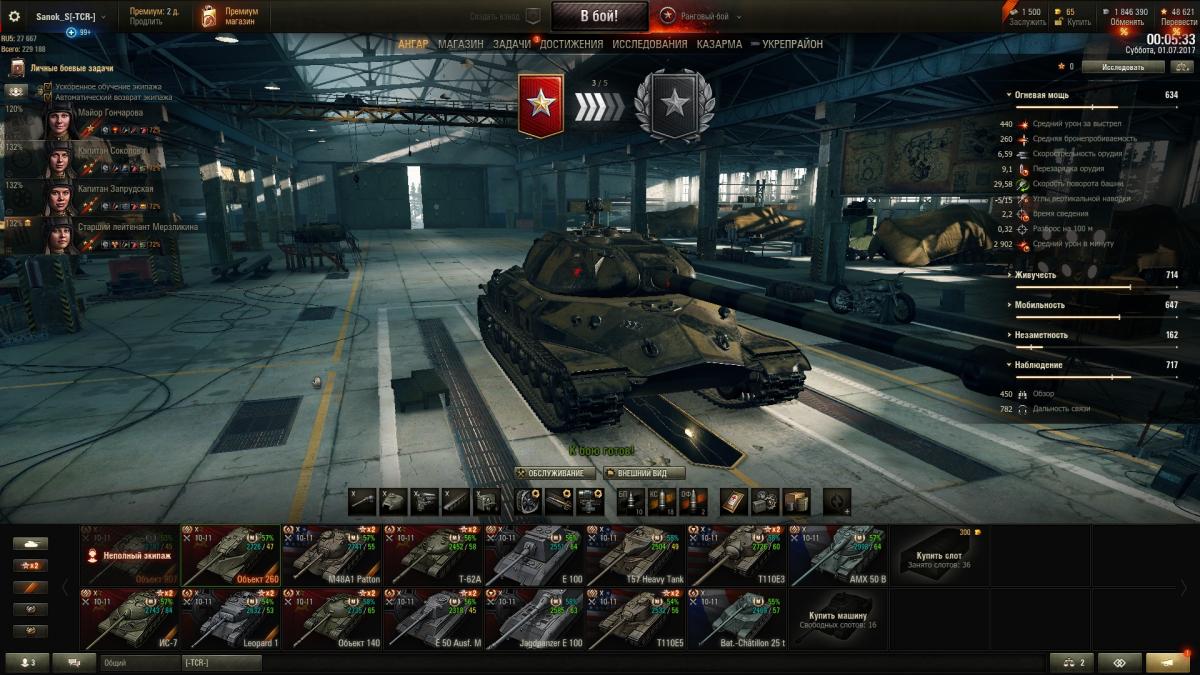Viewport: 1200px width, 675px height.
Task: Toggle Ускоренное обучение экипажа checkbox
Action: point(48,87)
